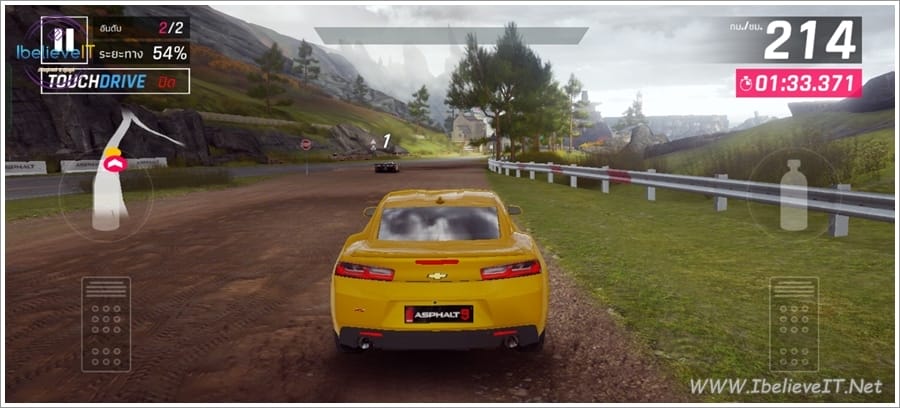
Task: Activate the nitro bottle boost
Action: (793, 193)
